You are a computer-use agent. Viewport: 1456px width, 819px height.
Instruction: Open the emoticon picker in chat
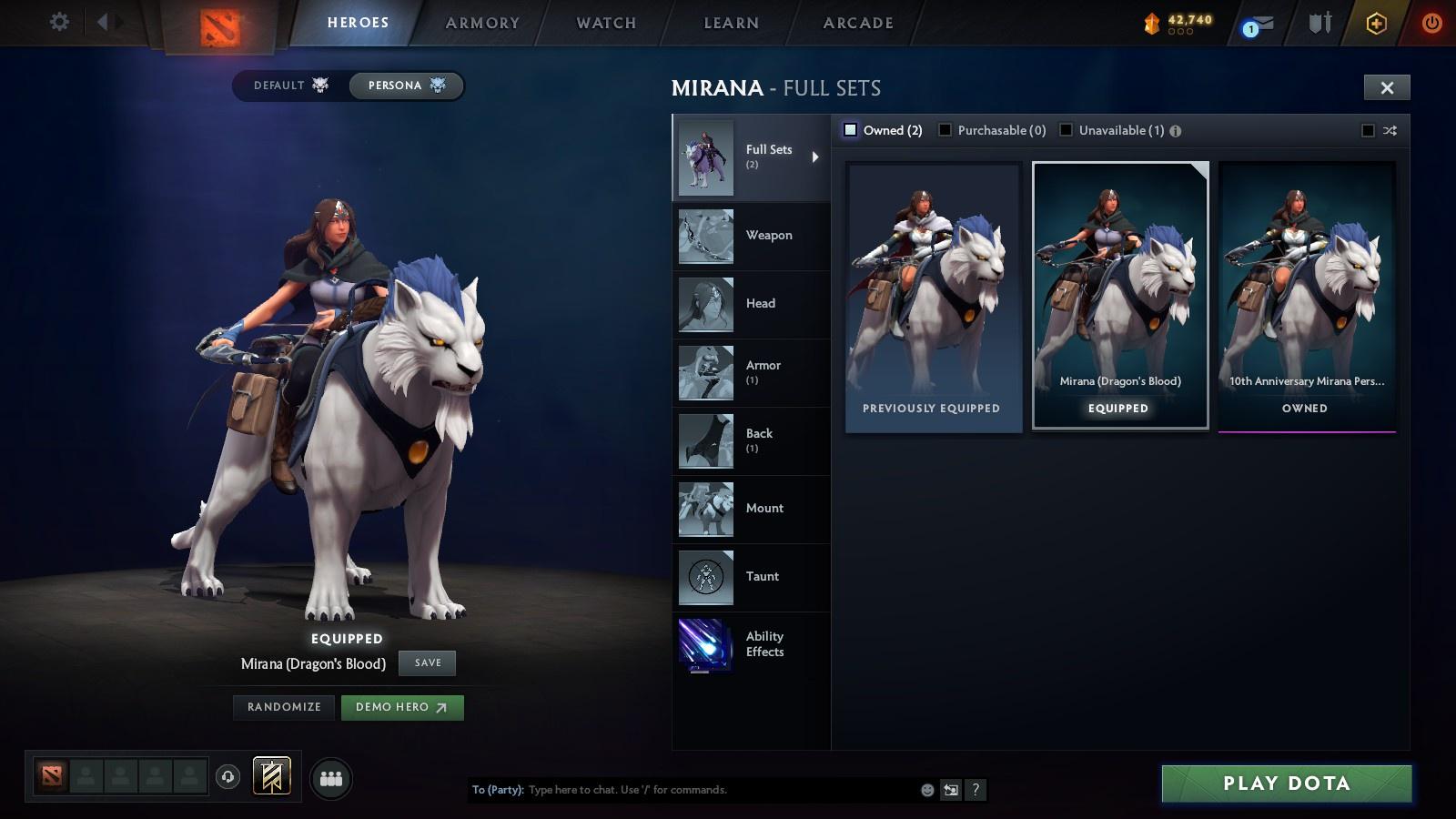click(x=927, y=790)
